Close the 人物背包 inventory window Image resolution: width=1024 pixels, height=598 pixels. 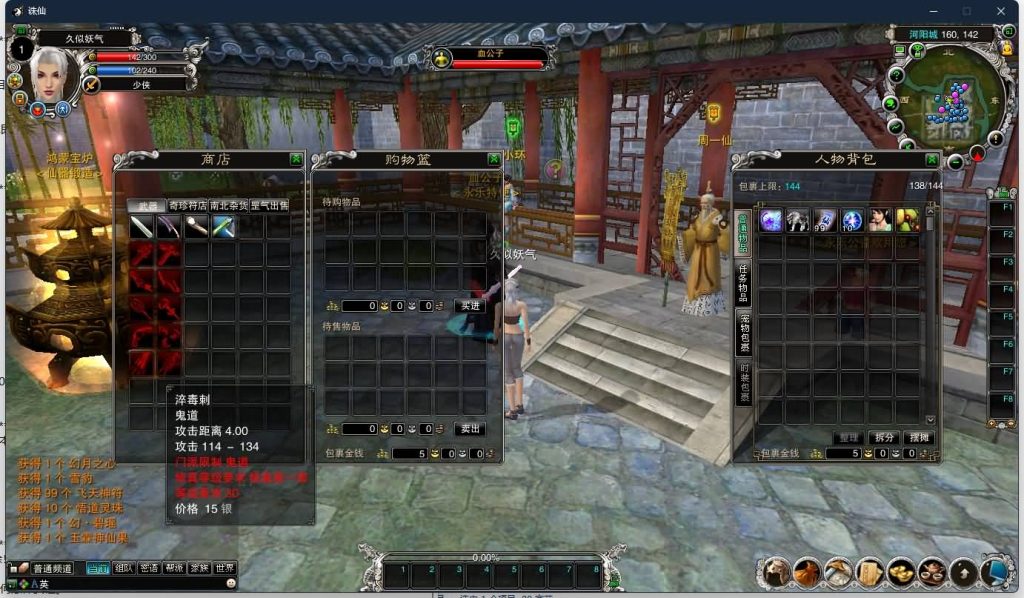click(x=932, y=159)
